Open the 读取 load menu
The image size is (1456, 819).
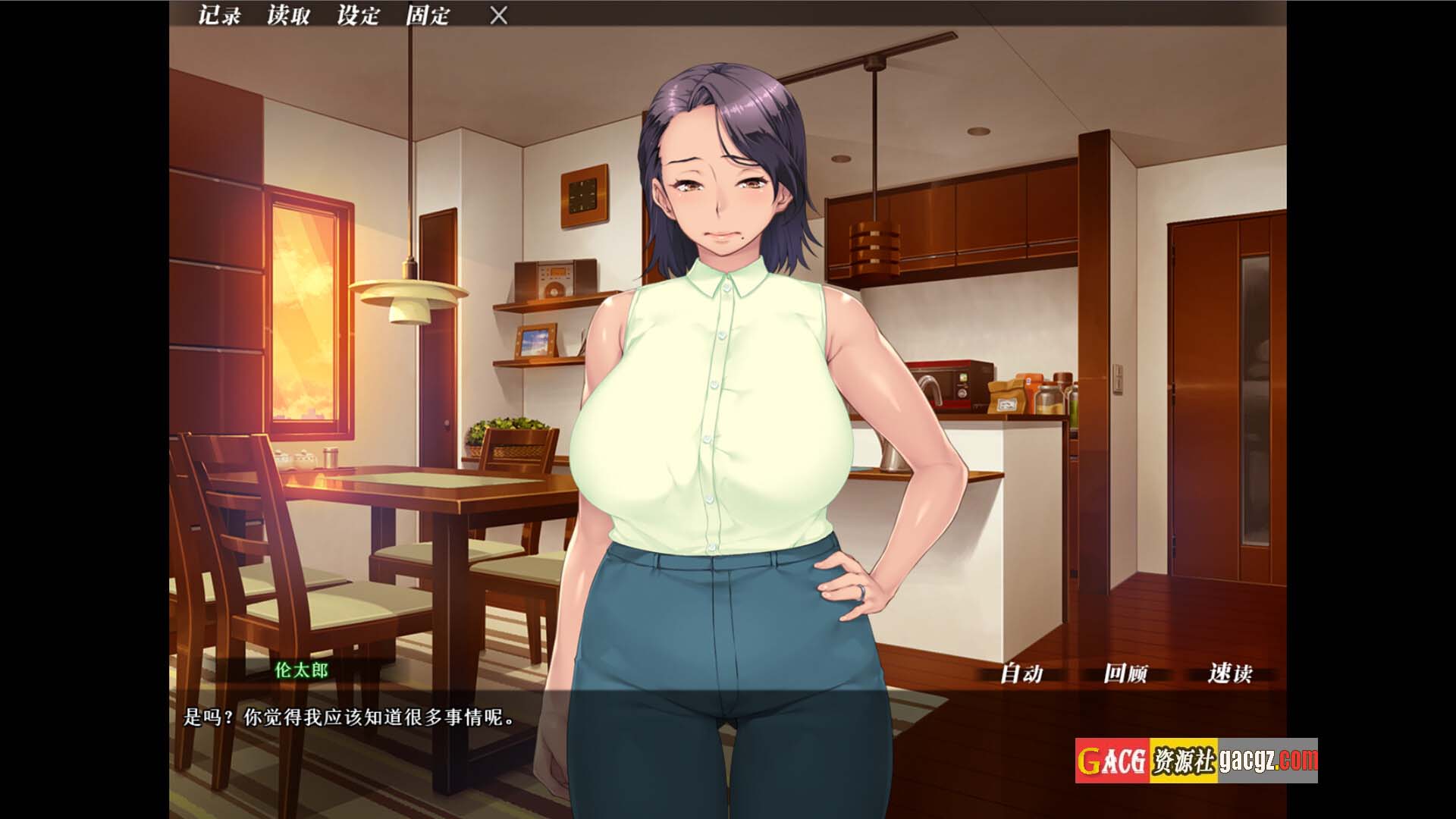pos(288,15)
